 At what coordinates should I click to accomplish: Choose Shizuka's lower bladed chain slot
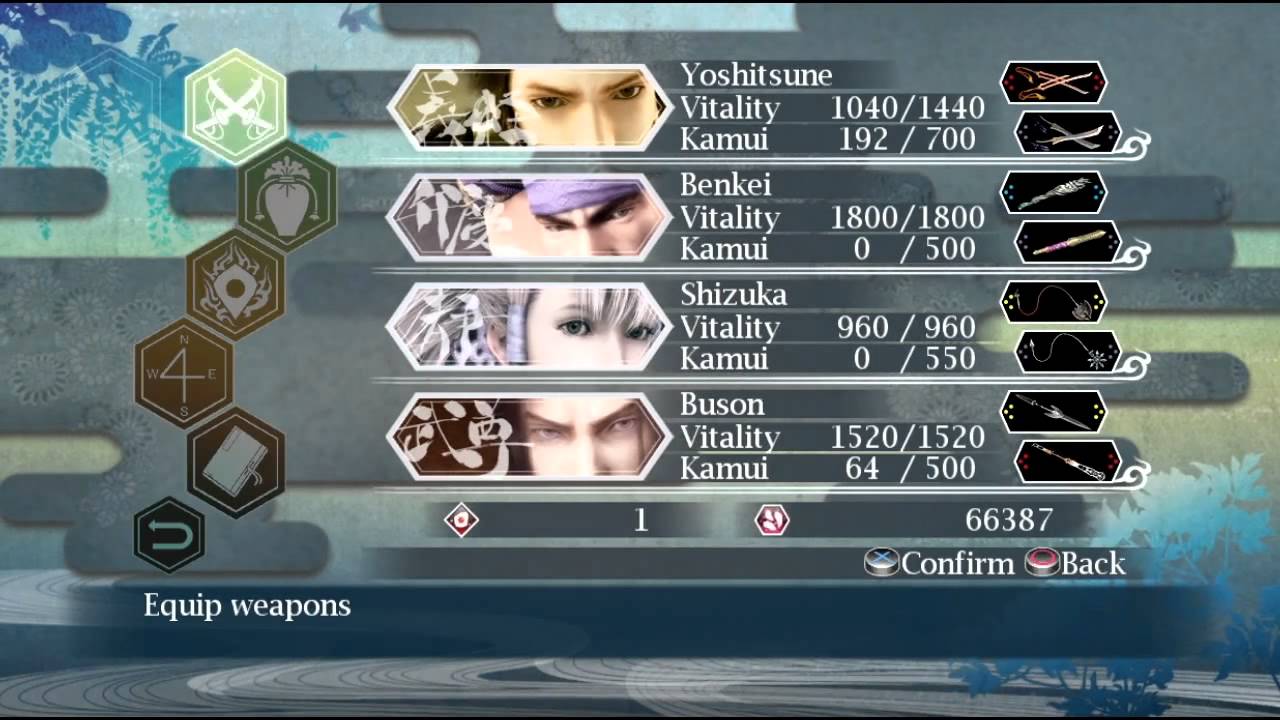point(1067,352)
